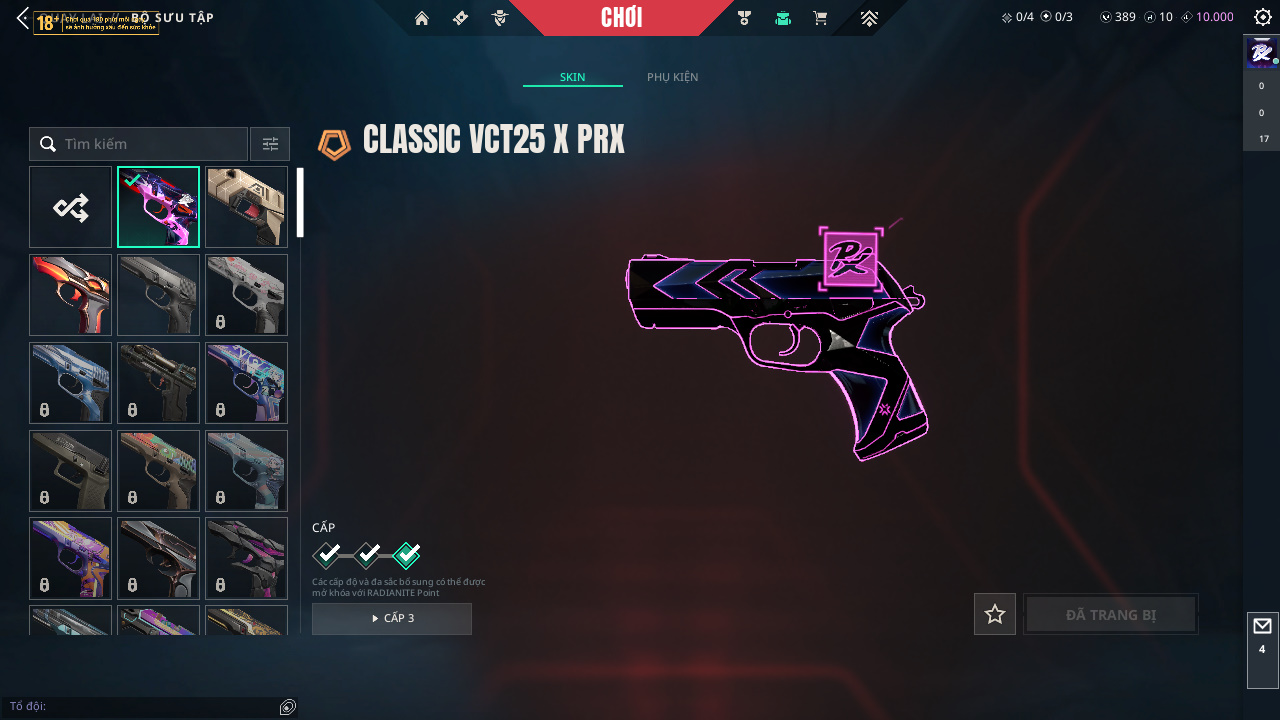Viewport: 1280px width, 720px height.
Task: Click the red CHƠI play button
Action: 622,18
